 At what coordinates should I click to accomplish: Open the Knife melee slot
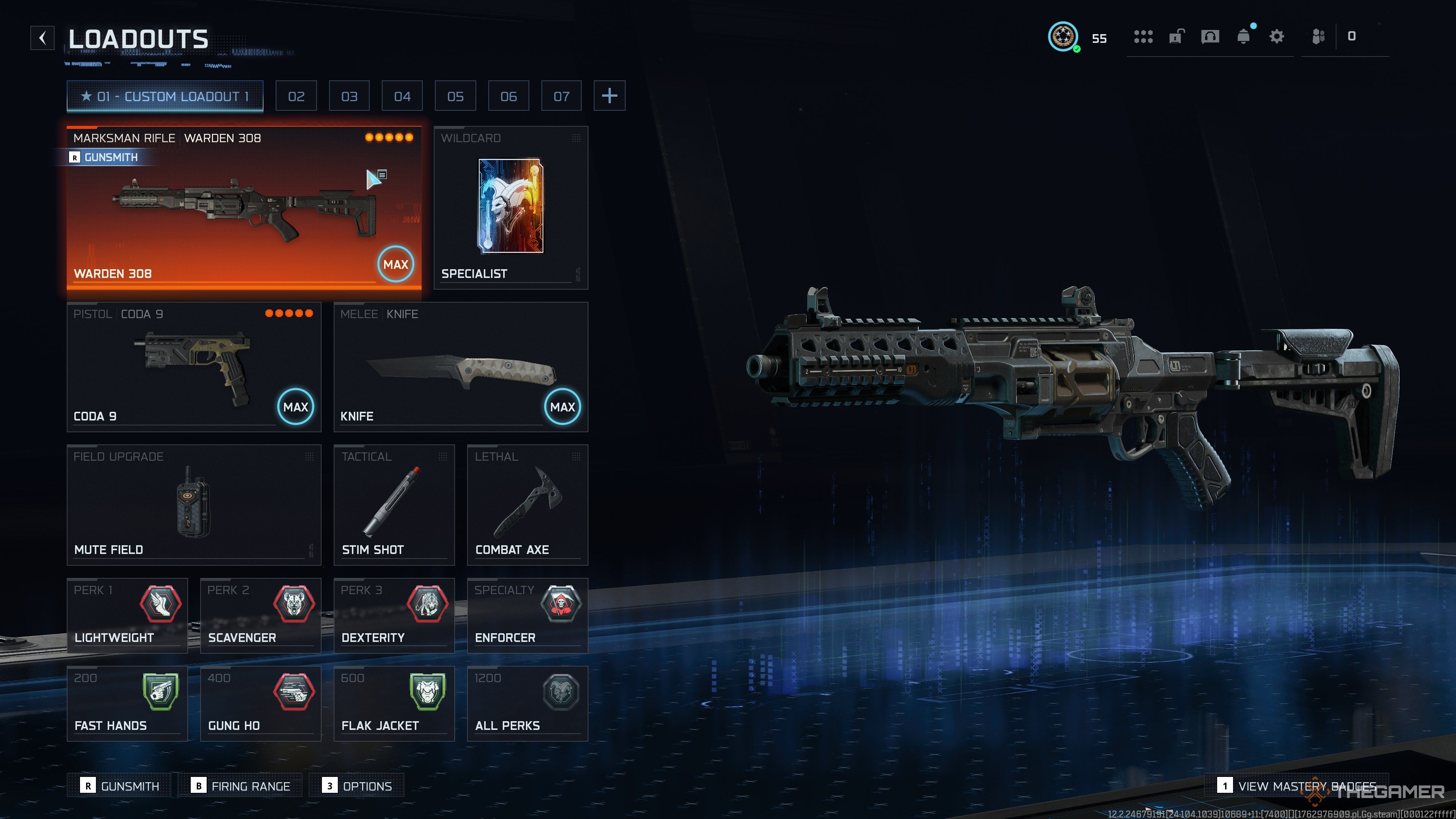coord(461,367)
